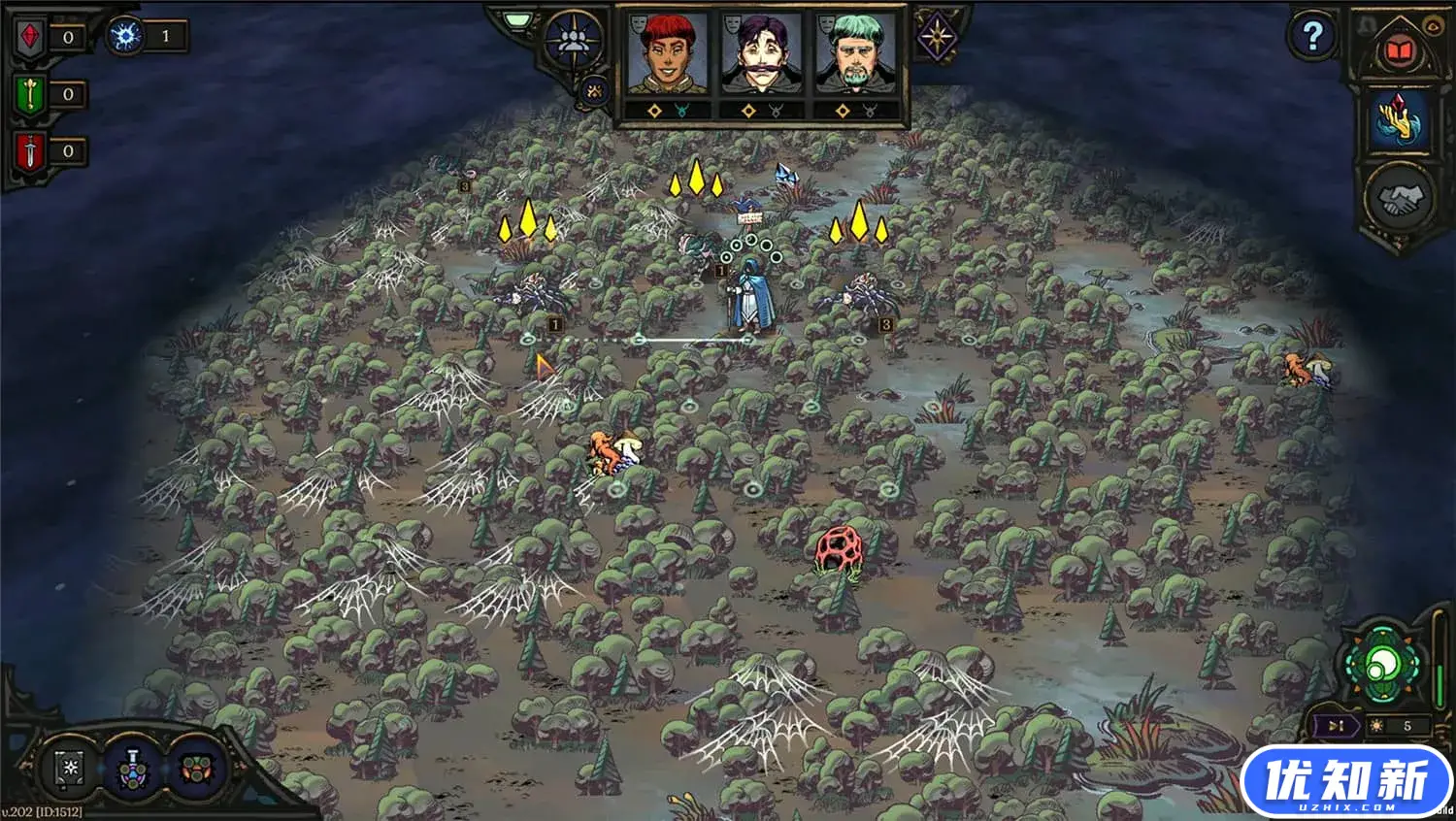
Task: Select the red crystal resource icon
Action: click(x=31, y=38)
